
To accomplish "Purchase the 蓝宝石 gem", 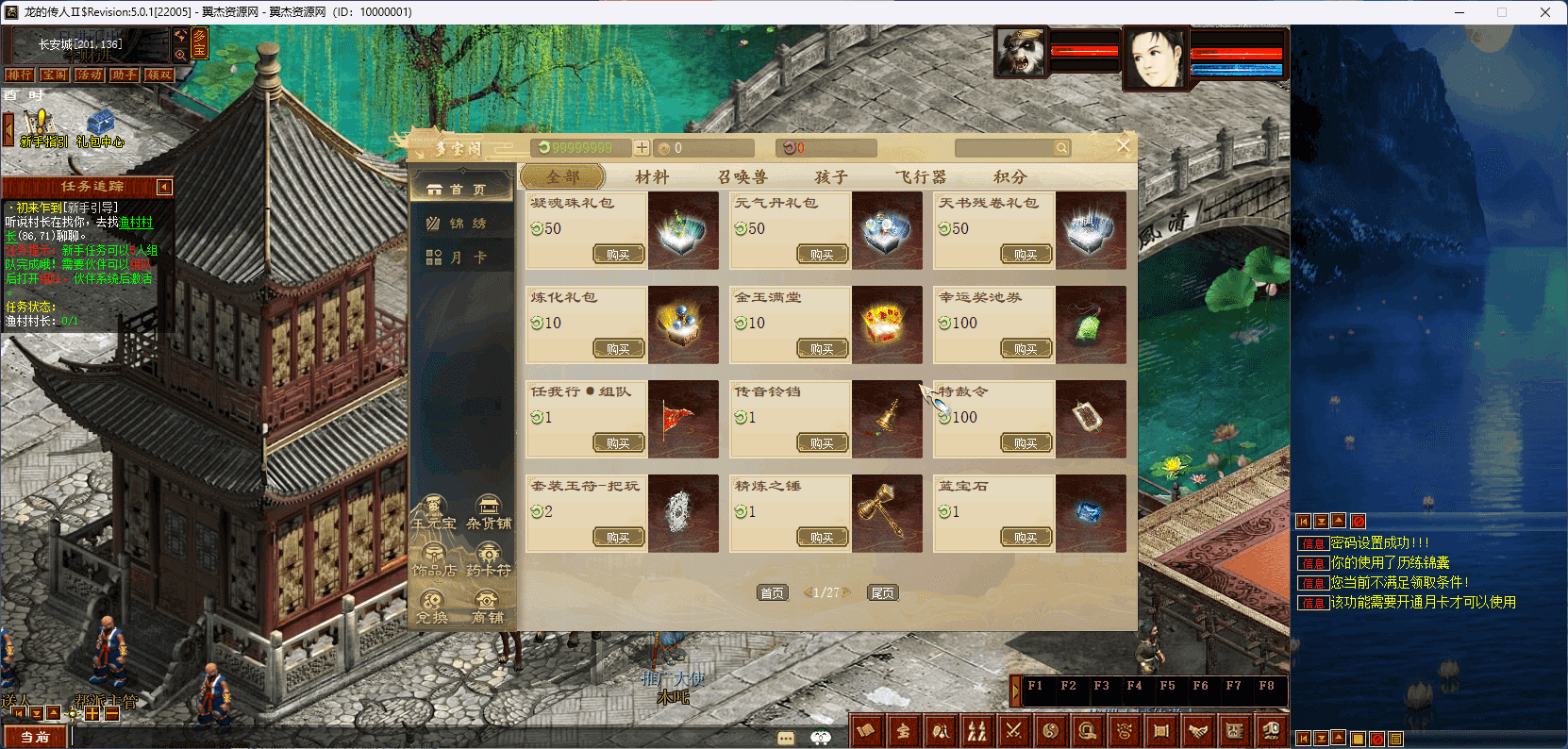I will coord(1026,538).
